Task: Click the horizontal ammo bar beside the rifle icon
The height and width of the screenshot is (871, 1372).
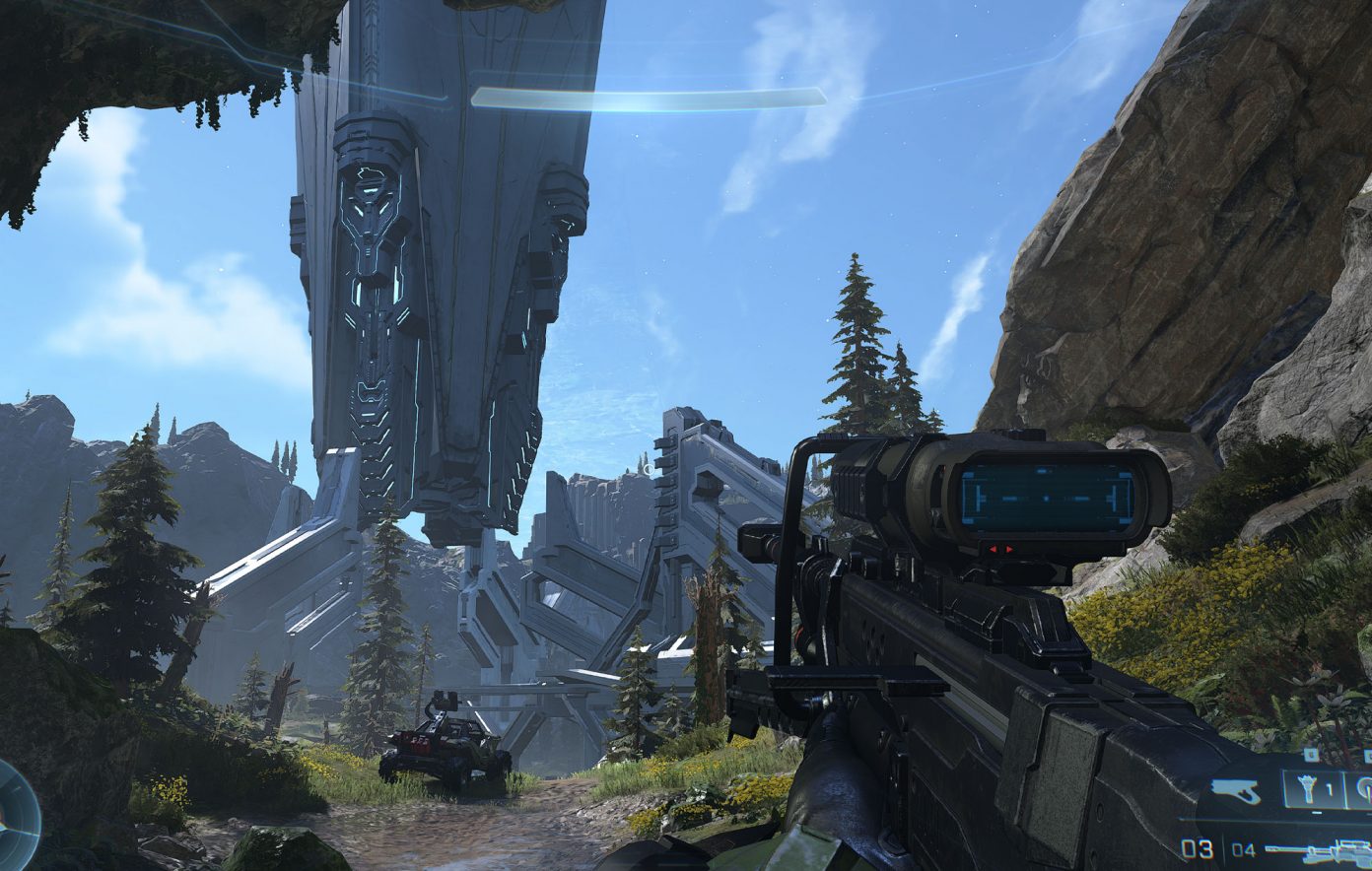Action: [x=1285, y=848]
